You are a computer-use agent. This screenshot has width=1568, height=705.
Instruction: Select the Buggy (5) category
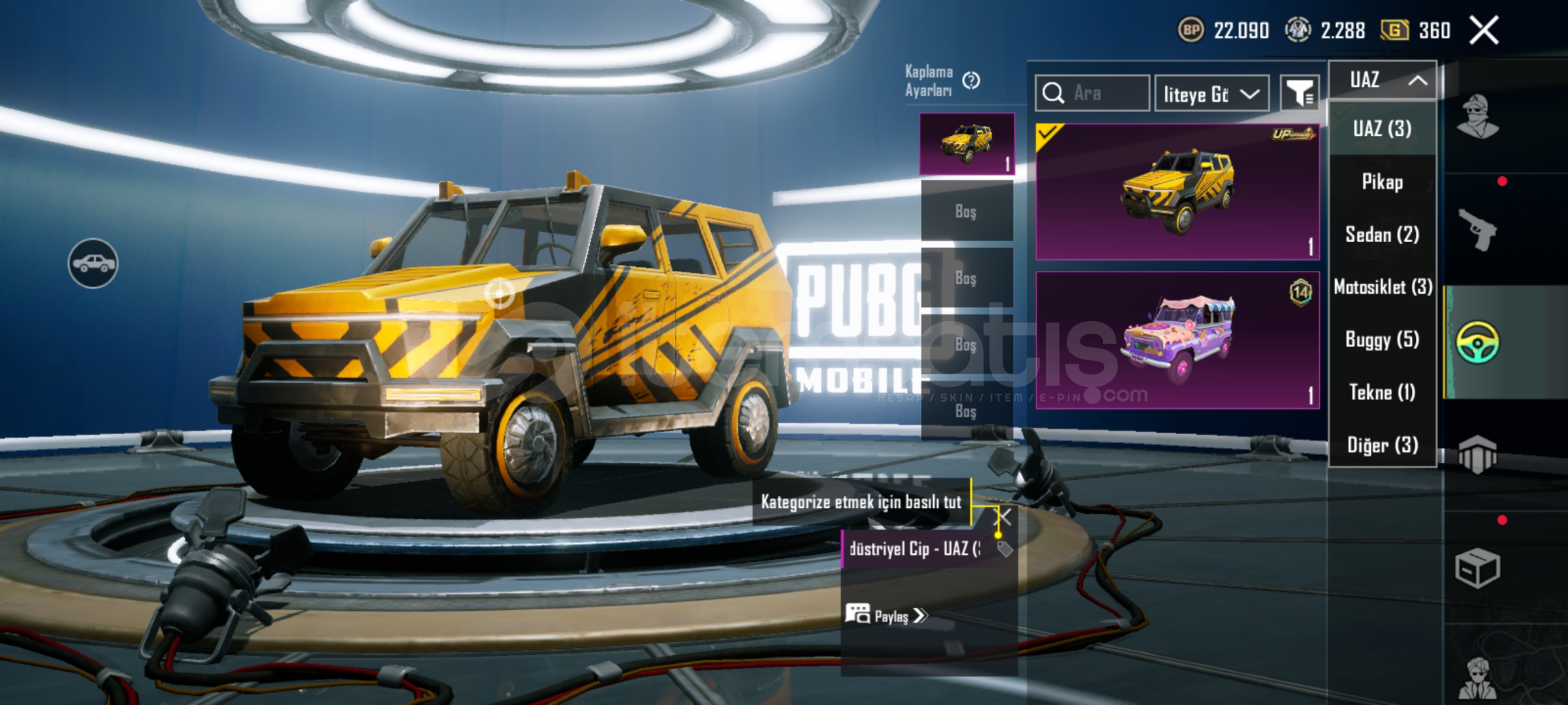click(1382, 339)
